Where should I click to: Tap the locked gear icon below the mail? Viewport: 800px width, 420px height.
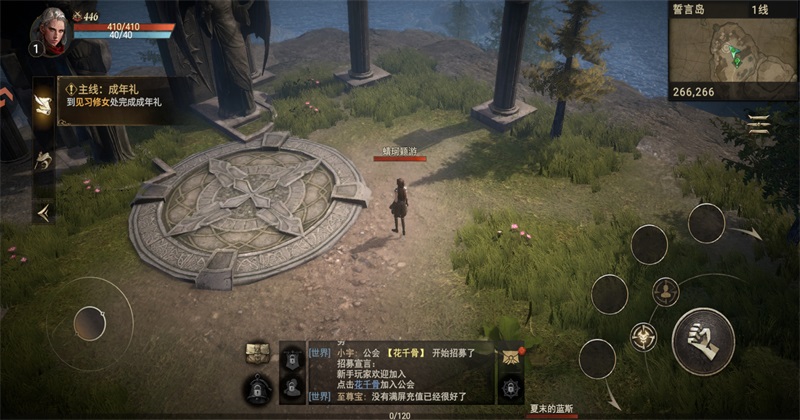pos(511,388)
